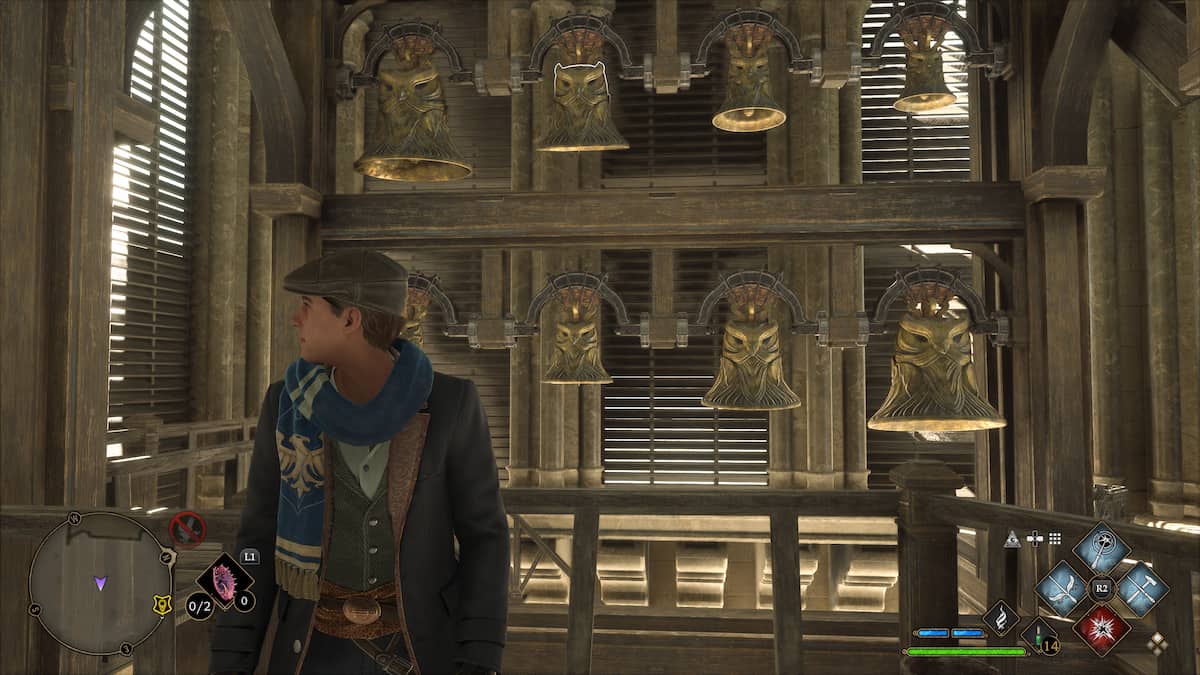The height and width of the screenshot is (675, 1200).
Task: Click the red crossed-out no-flying indicator
Action: click(x=186, y=528)
